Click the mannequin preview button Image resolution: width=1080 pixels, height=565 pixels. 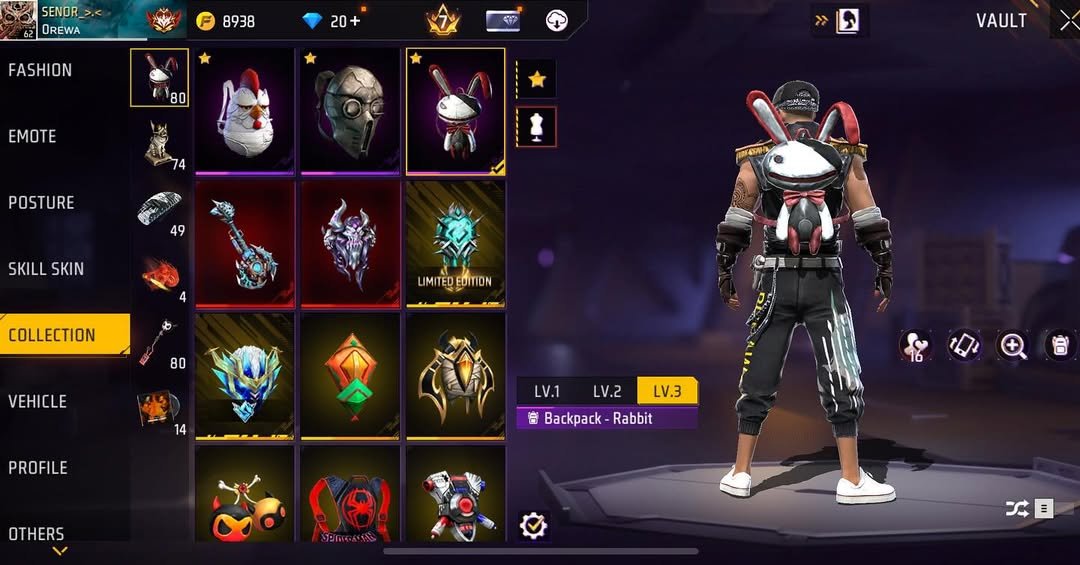pyautogui.click(x=536, y=127)
